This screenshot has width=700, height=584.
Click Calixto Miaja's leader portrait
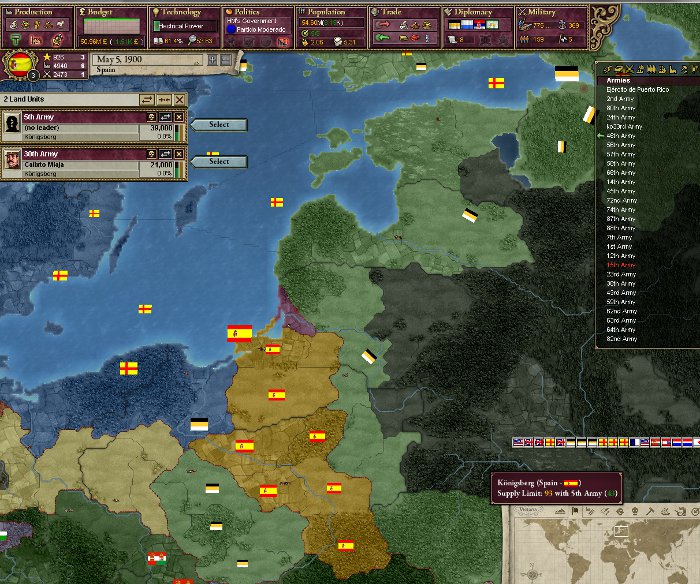coord(12,162)
